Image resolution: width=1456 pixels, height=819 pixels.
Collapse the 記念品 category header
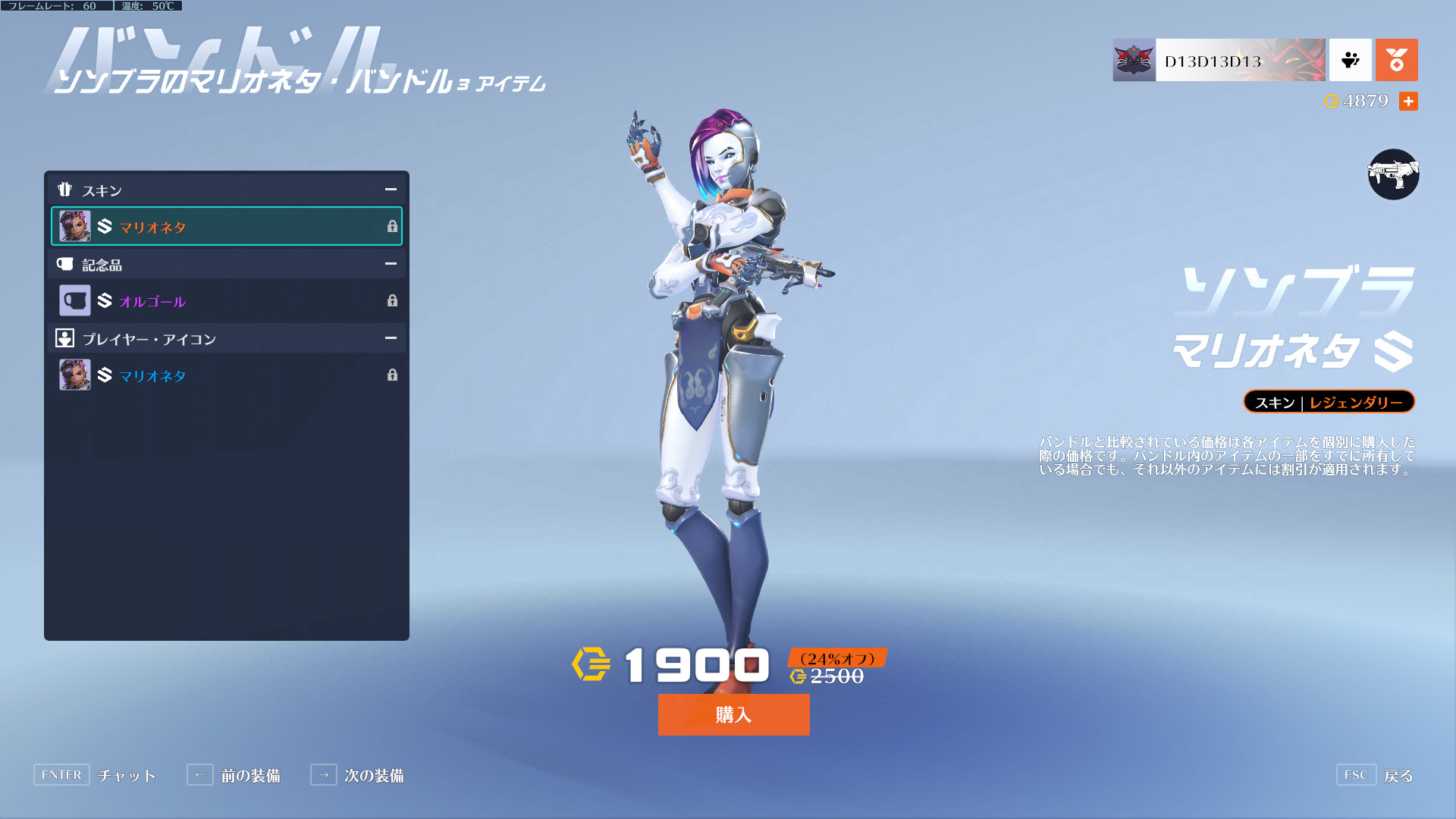390,264
